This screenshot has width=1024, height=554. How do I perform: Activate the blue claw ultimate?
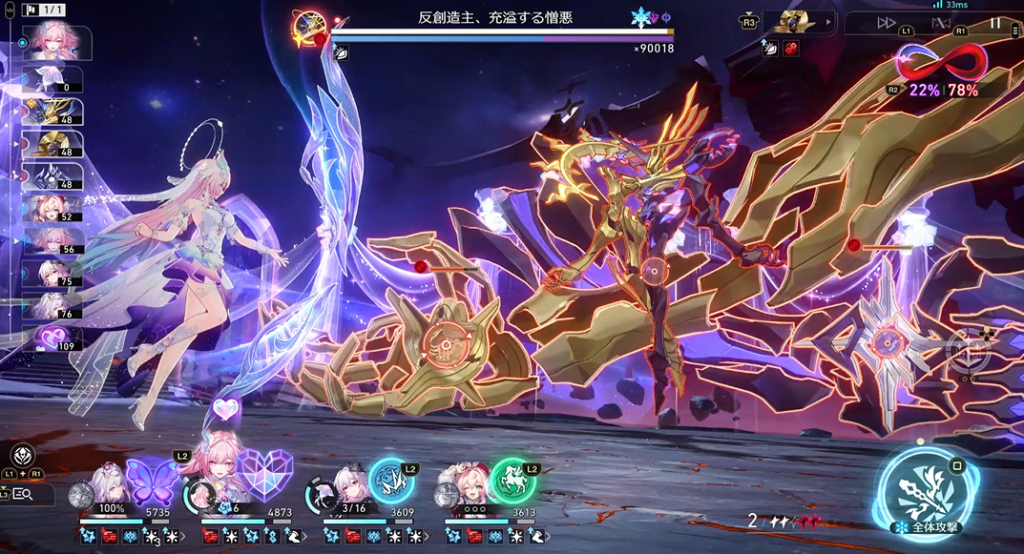pos(391,480)
